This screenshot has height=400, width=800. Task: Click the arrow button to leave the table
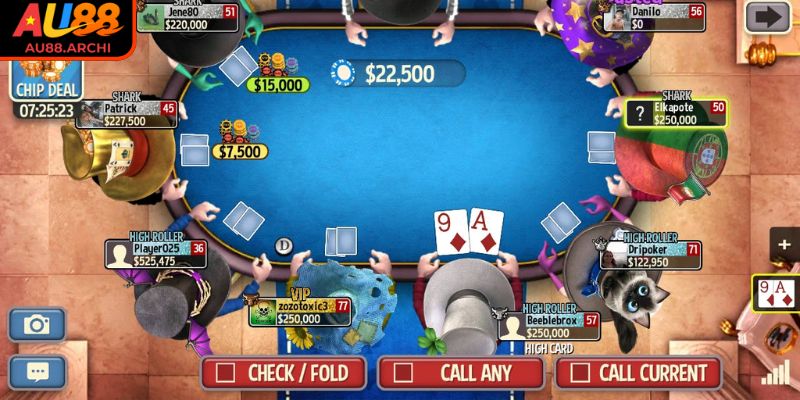point(768,17)
